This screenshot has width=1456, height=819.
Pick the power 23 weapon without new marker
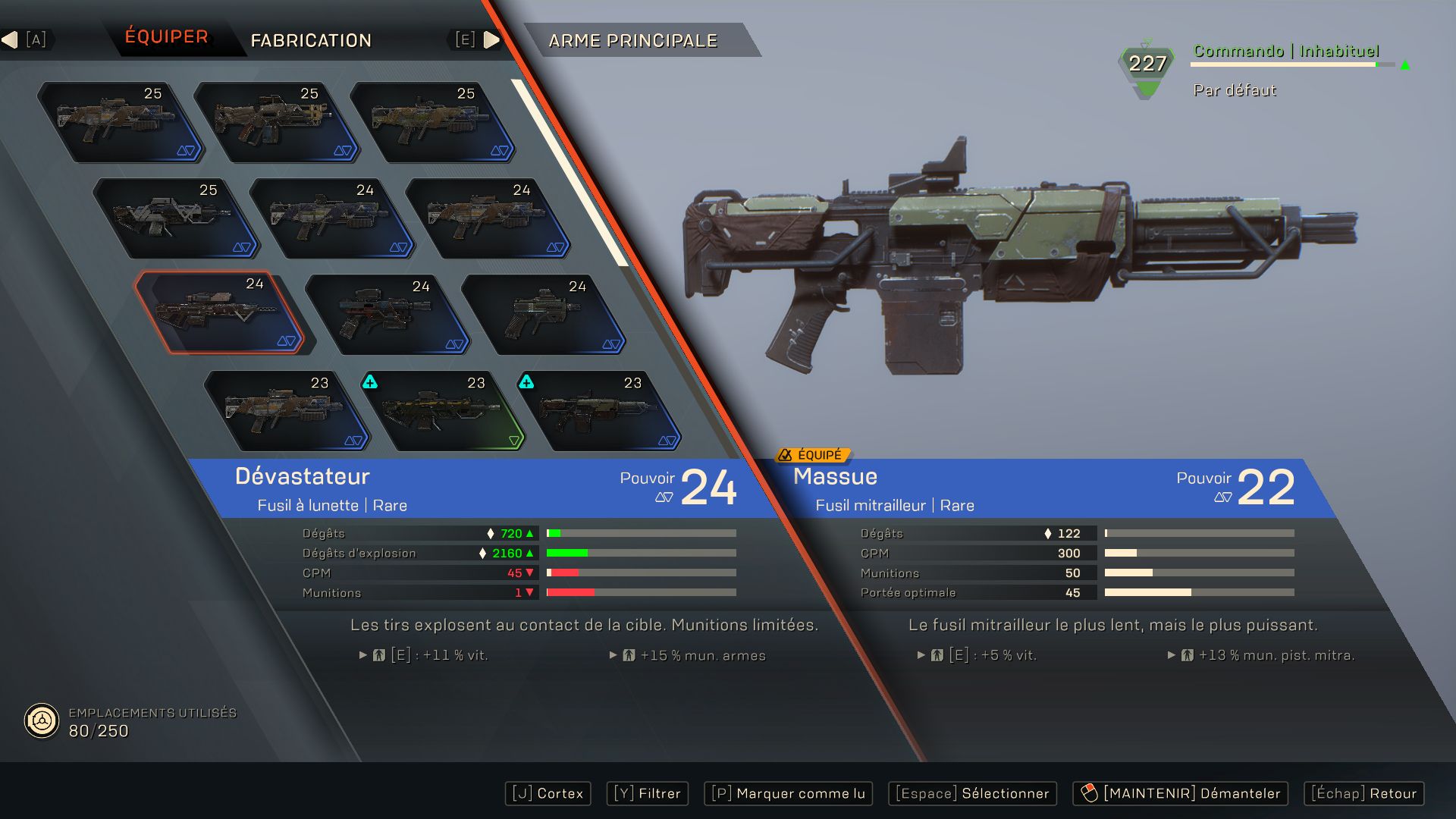[x=286, y=411]
